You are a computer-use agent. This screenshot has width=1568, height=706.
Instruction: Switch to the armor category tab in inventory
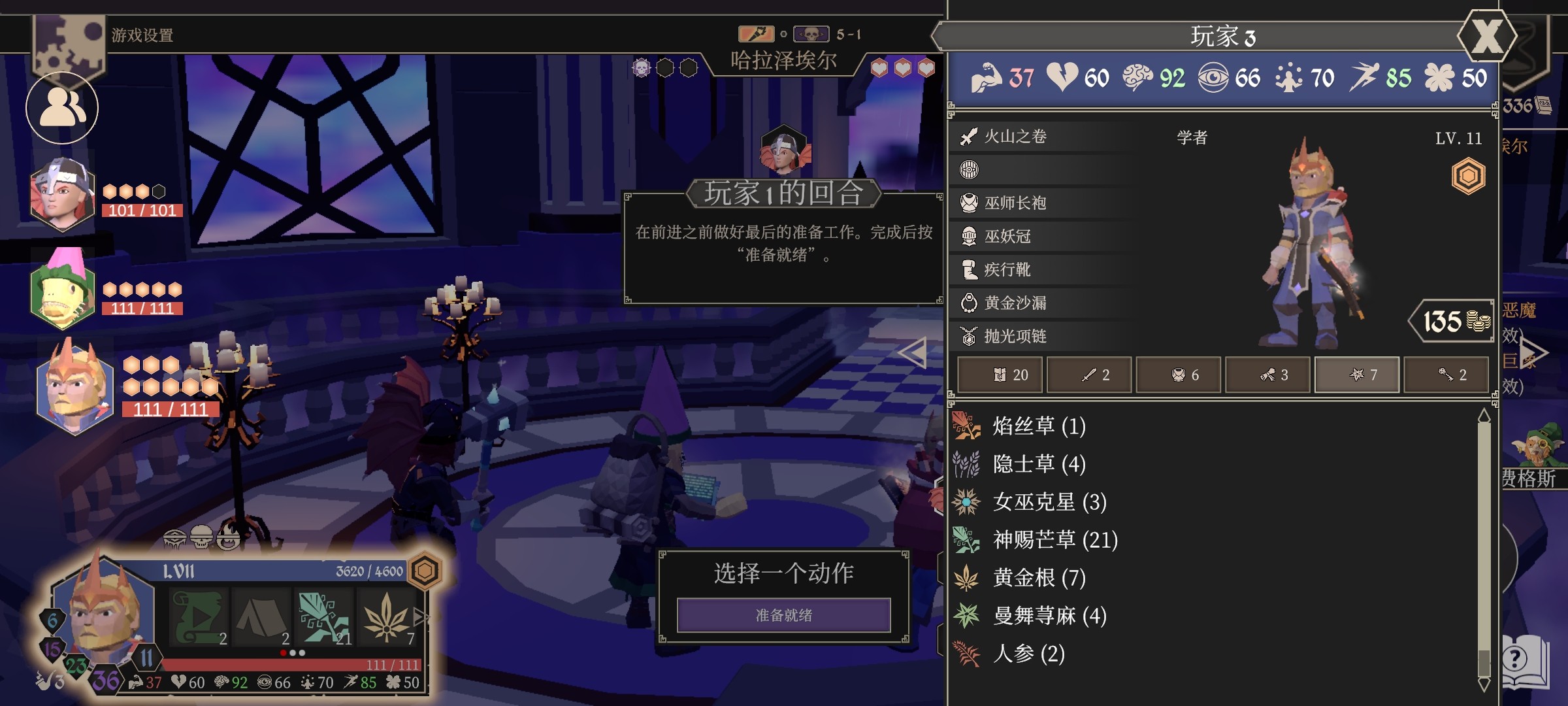pyautogui.click(x=1178, y=375)
